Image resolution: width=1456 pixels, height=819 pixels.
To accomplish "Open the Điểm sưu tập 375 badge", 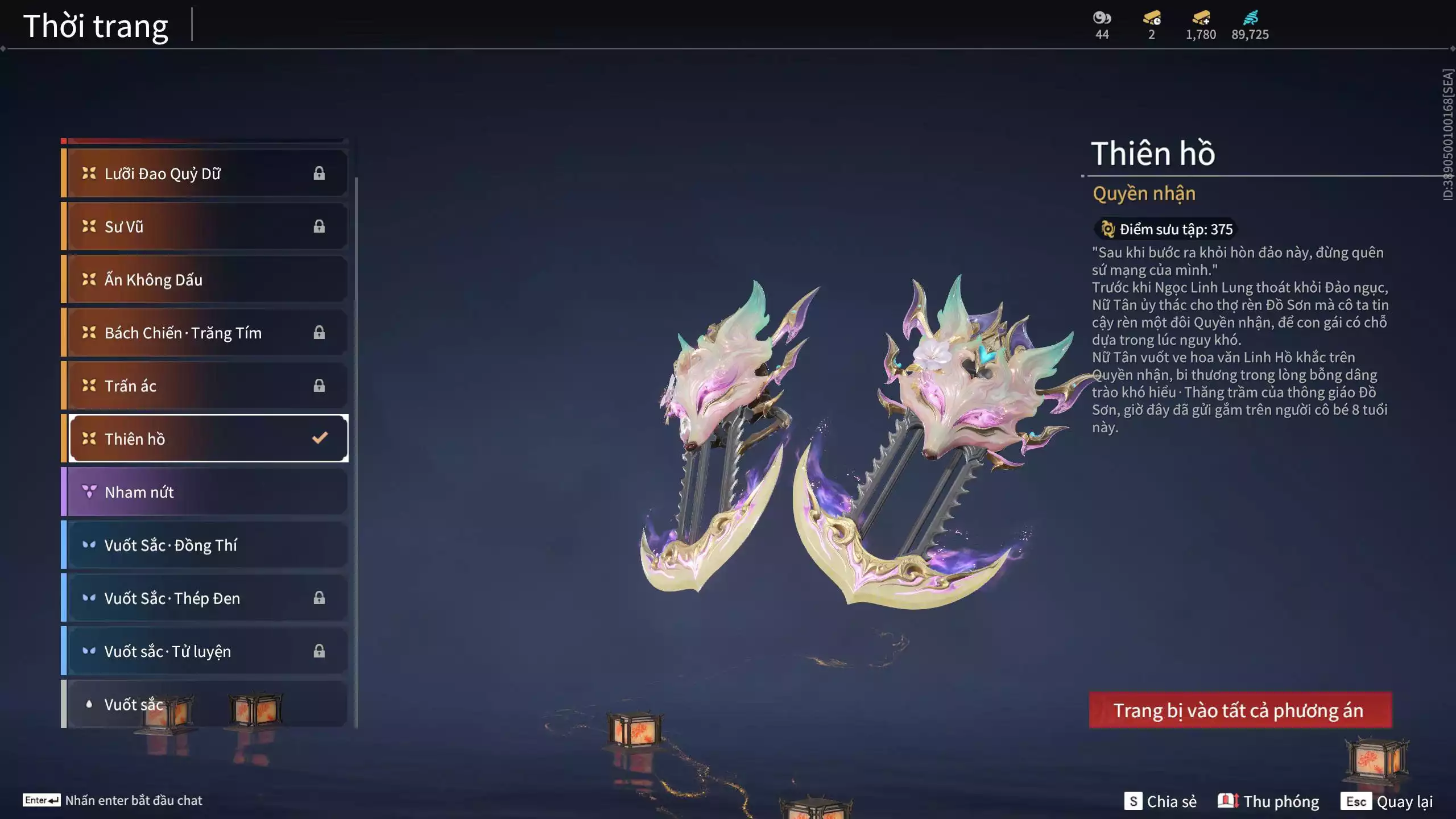I will [x=1165, y=230].
